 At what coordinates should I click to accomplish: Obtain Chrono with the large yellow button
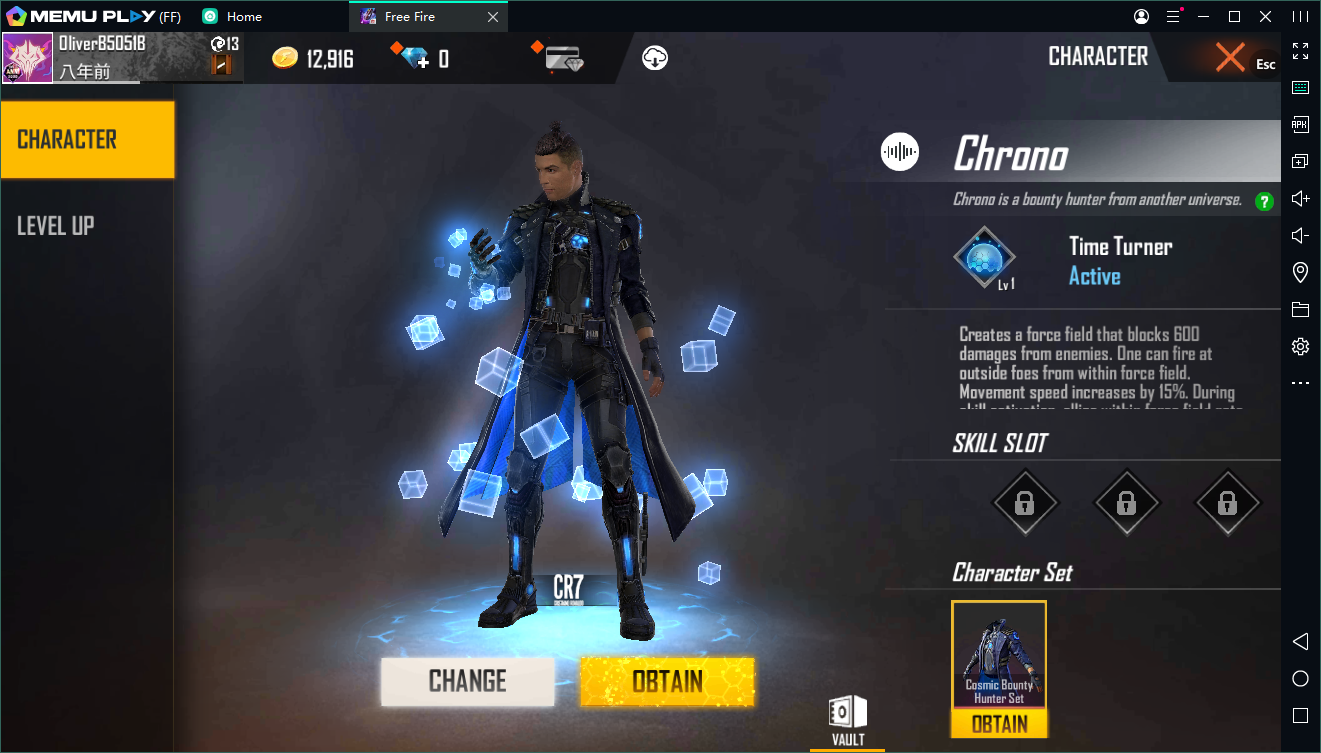click(x=667, y=681)
